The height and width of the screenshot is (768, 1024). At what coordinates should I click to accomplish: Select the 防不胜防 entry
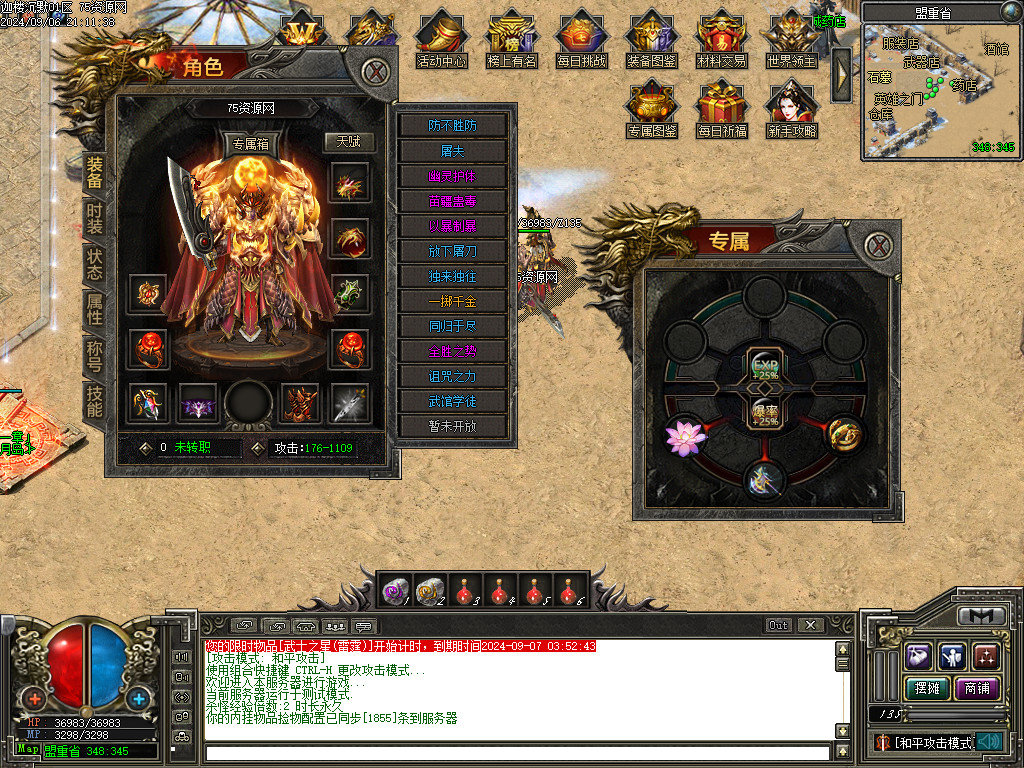pos(453,126)
